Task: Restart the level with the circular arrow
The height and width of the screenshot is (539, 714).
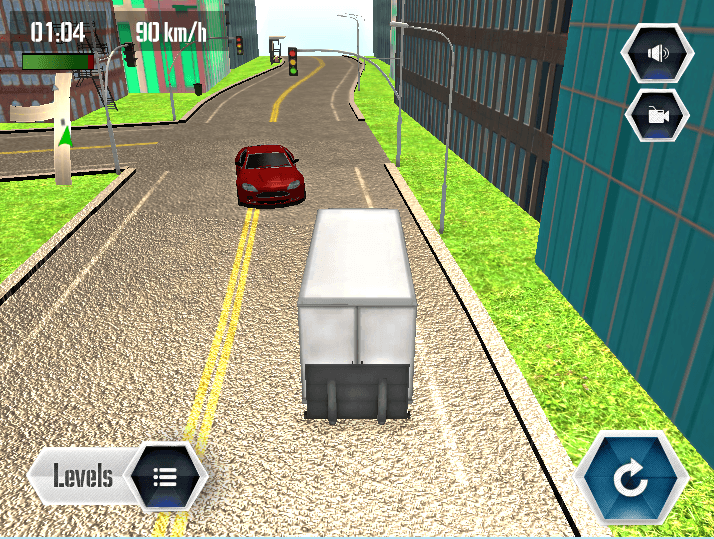Action: click(x=632, y=479)
